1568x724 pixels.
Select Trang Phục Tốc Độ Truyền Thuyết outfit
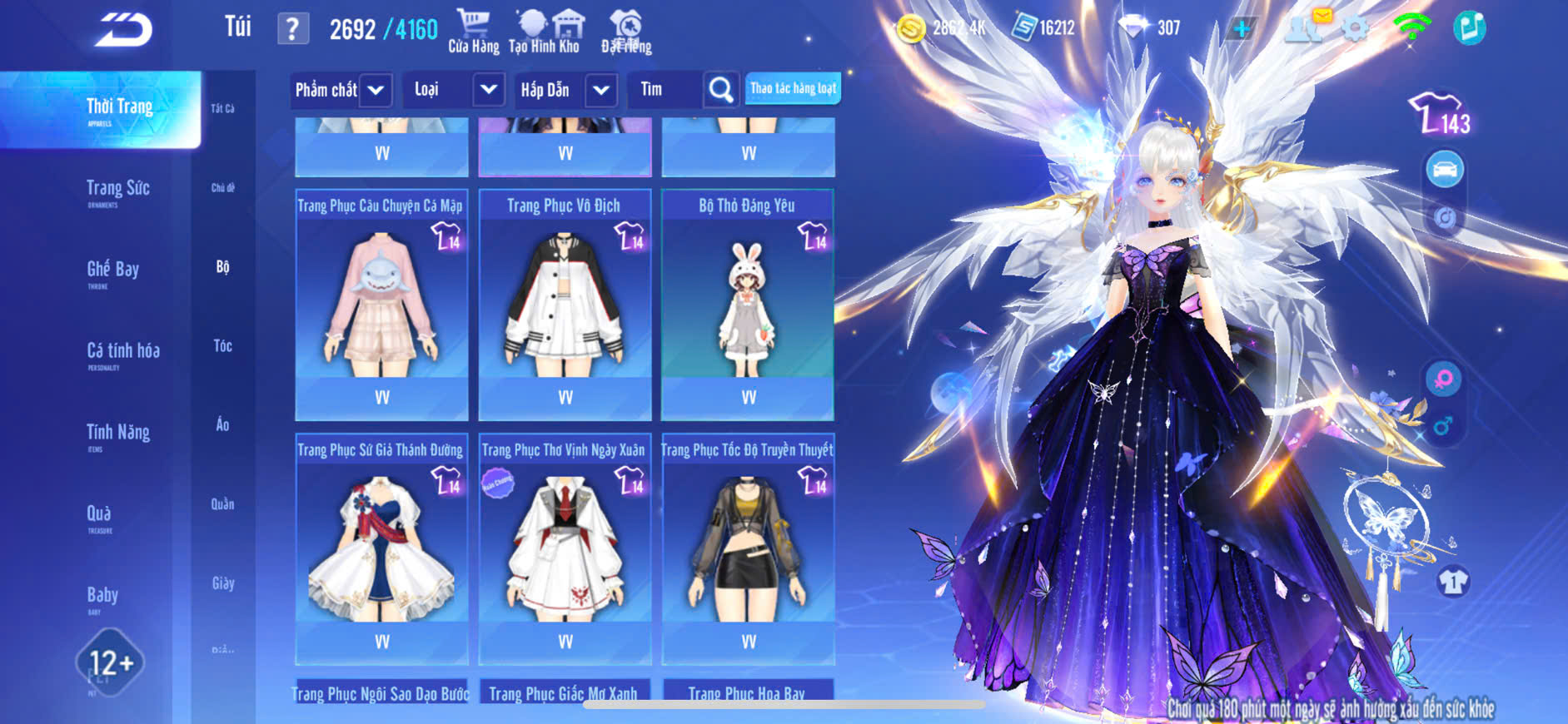point(748,545)
